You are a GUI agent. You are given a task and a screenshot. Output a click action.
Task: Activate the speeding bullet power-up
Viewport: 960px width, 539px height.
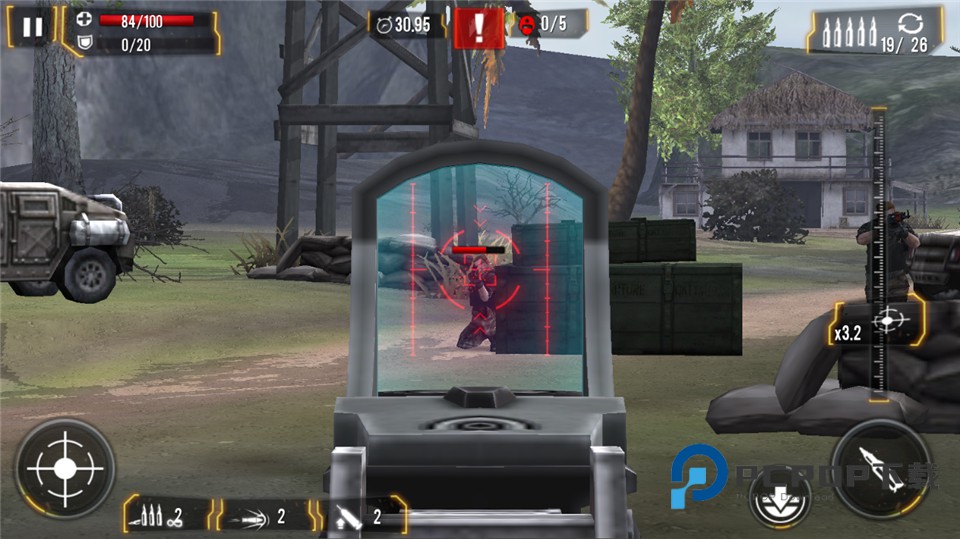click(263, 516)
